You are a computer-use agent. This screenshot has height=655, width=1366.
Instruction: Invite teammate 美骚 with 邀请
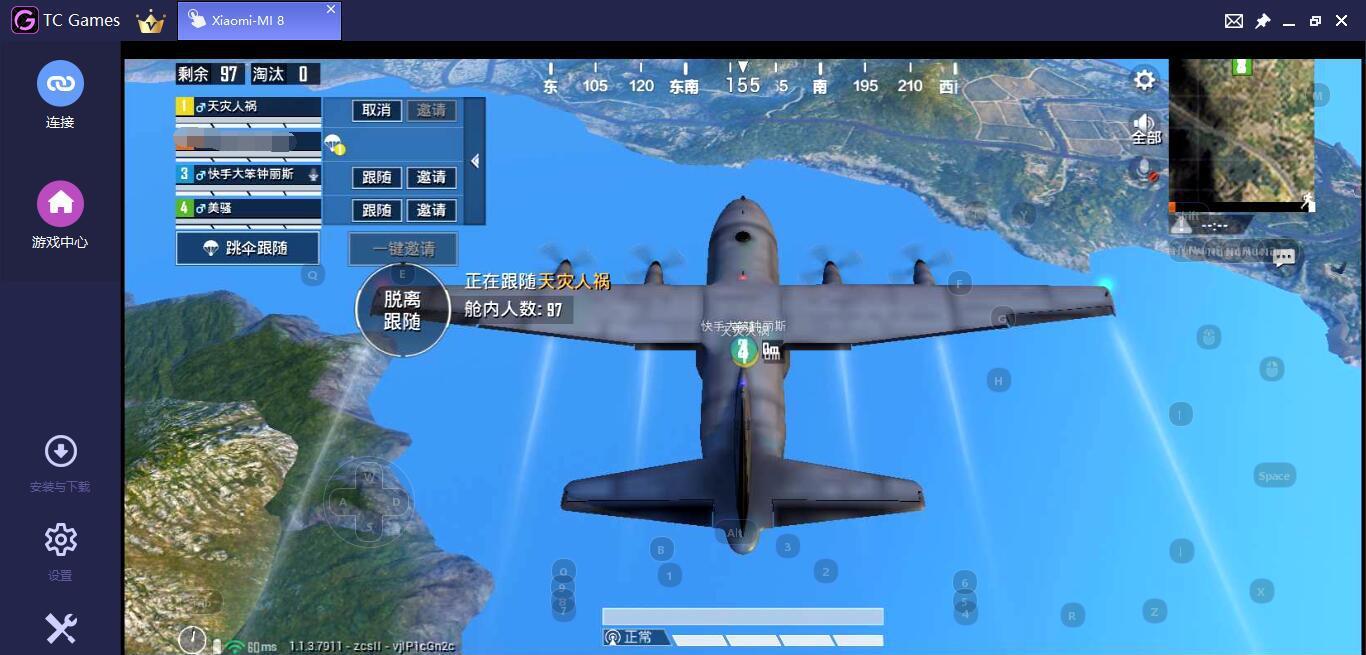pos(431,210)
